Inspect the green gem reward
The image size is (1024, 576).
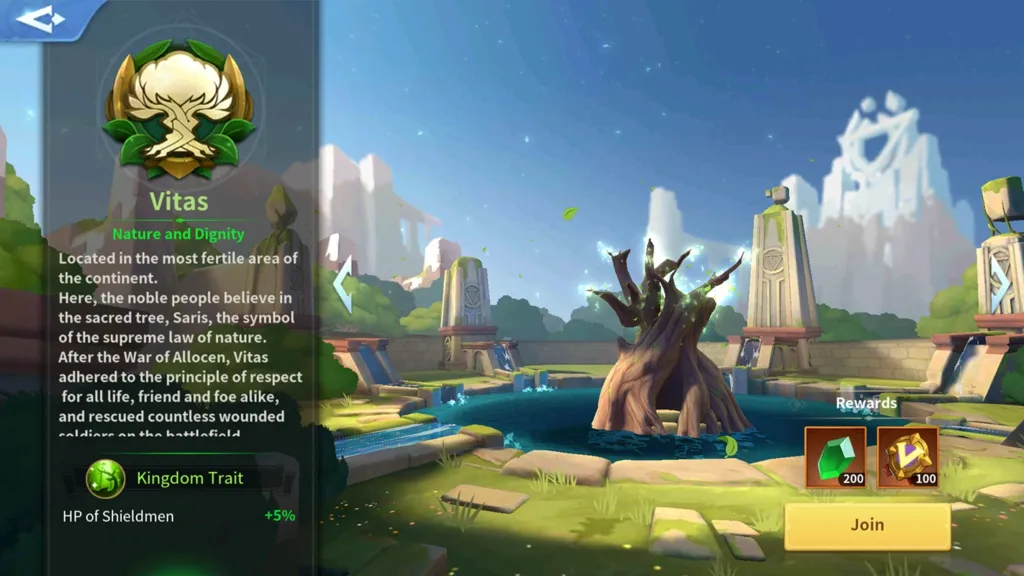click(x=835, y=458)
